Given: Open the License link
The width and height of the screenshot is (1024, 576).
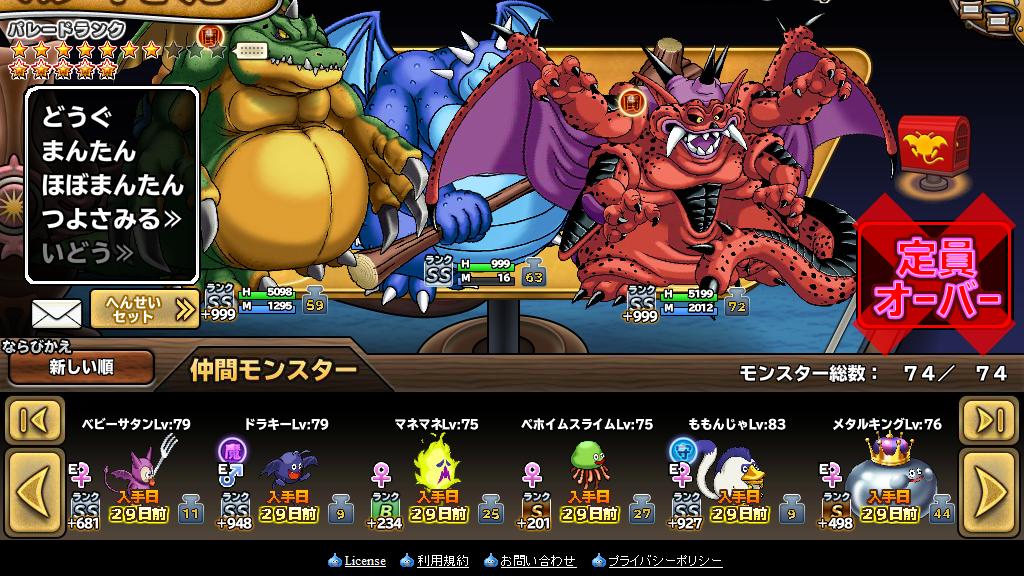Looking at the screenshot, I should pos(364,561).
